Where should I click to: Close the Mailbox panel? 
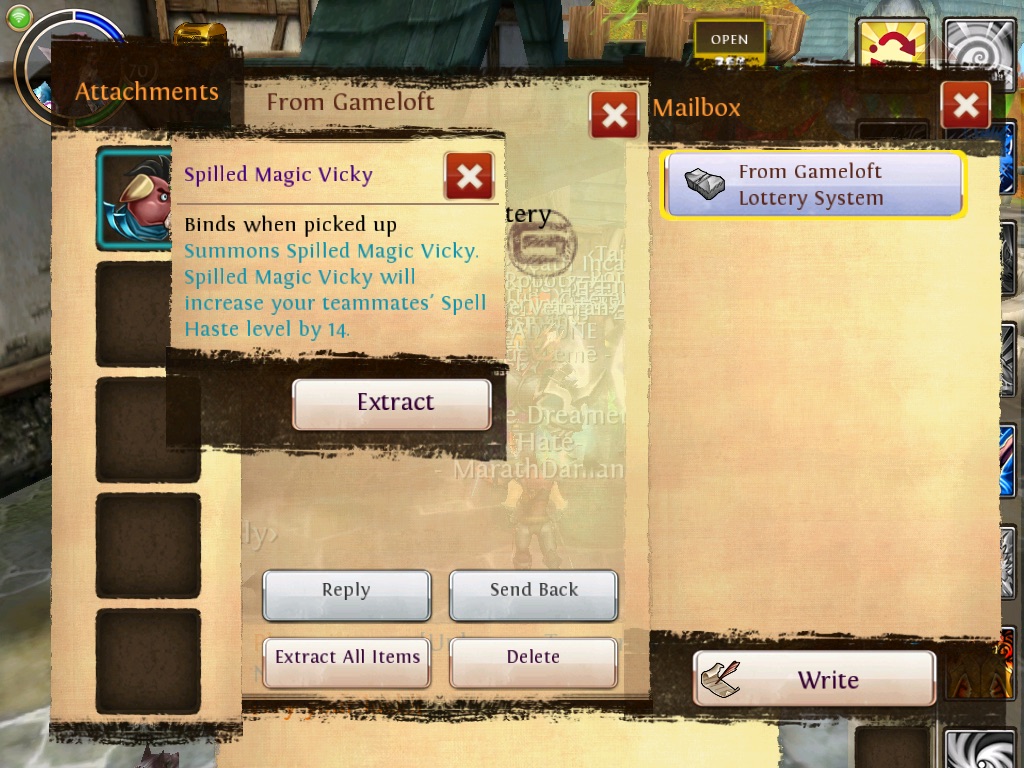point(965,105)
